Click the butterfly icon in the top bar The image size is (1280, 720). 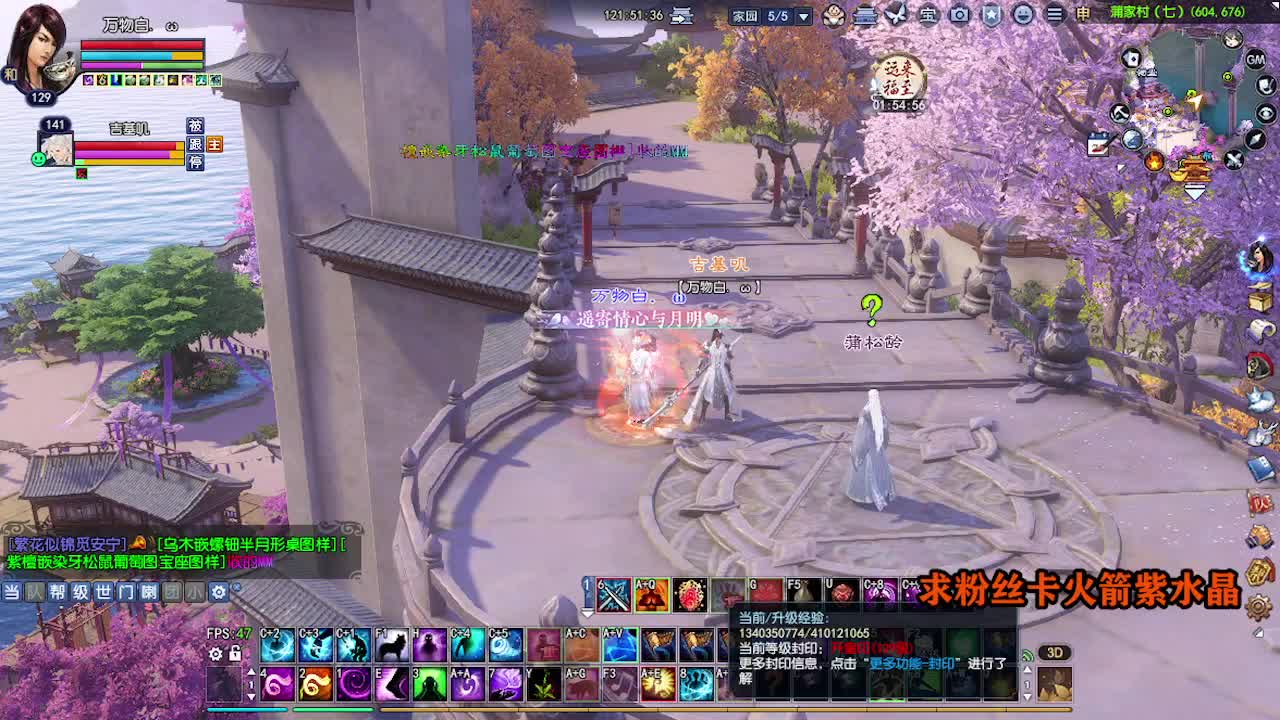(895, 15)
